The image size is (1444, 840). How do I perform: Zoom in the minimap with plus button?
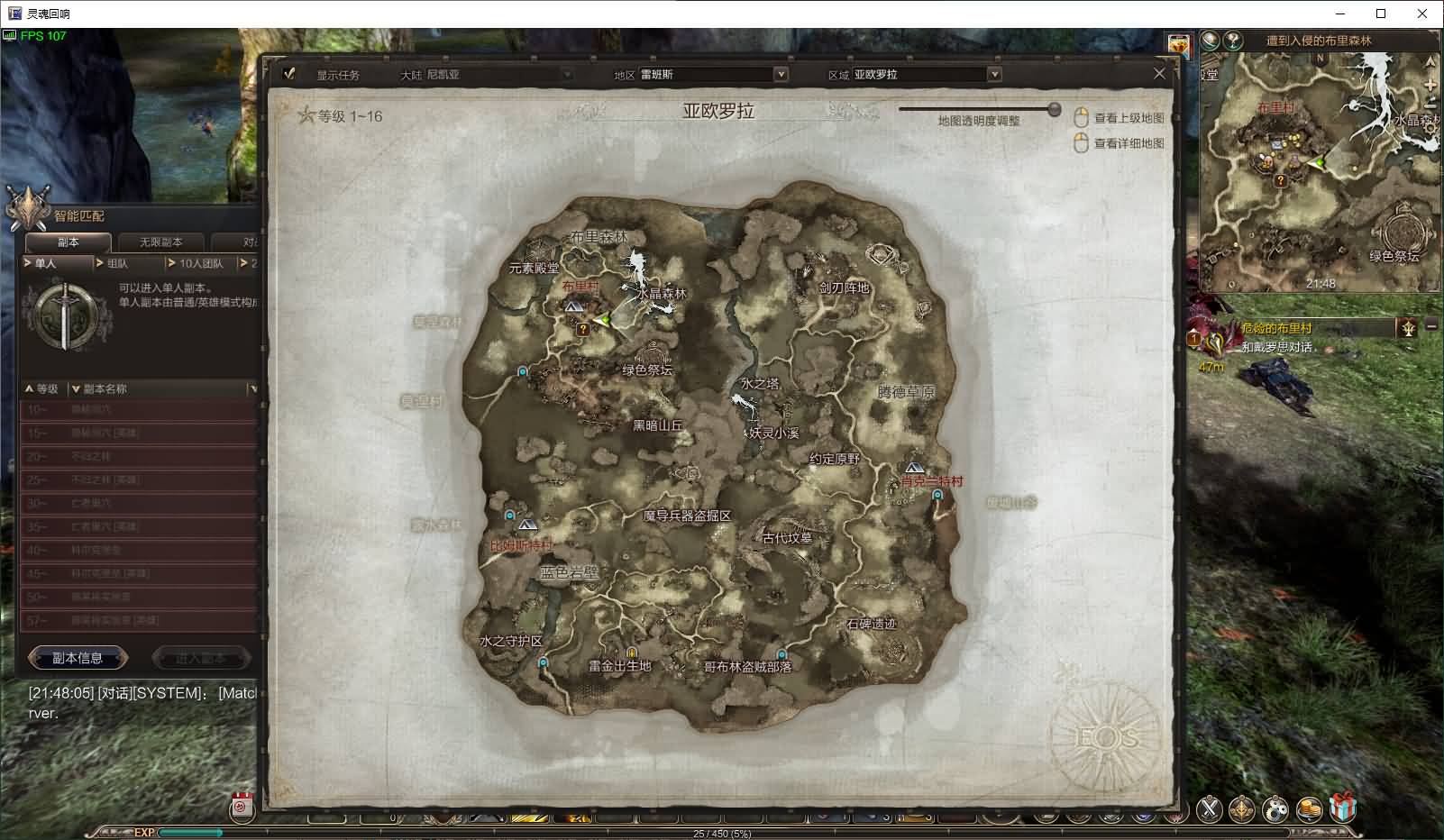click(1430, 84)
